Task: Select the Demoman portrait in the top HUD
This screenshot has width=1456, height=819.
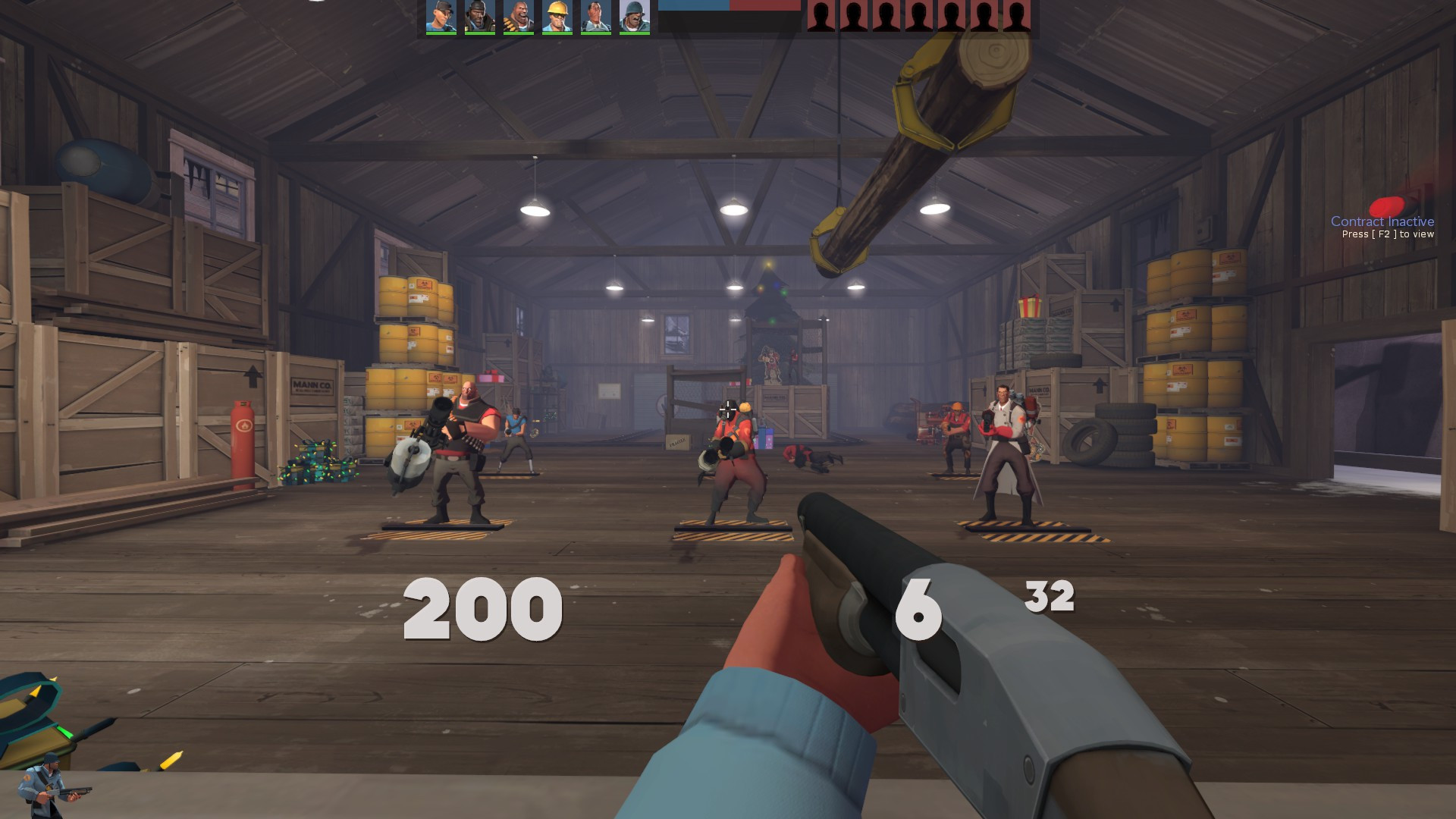Action: [479, 15]
